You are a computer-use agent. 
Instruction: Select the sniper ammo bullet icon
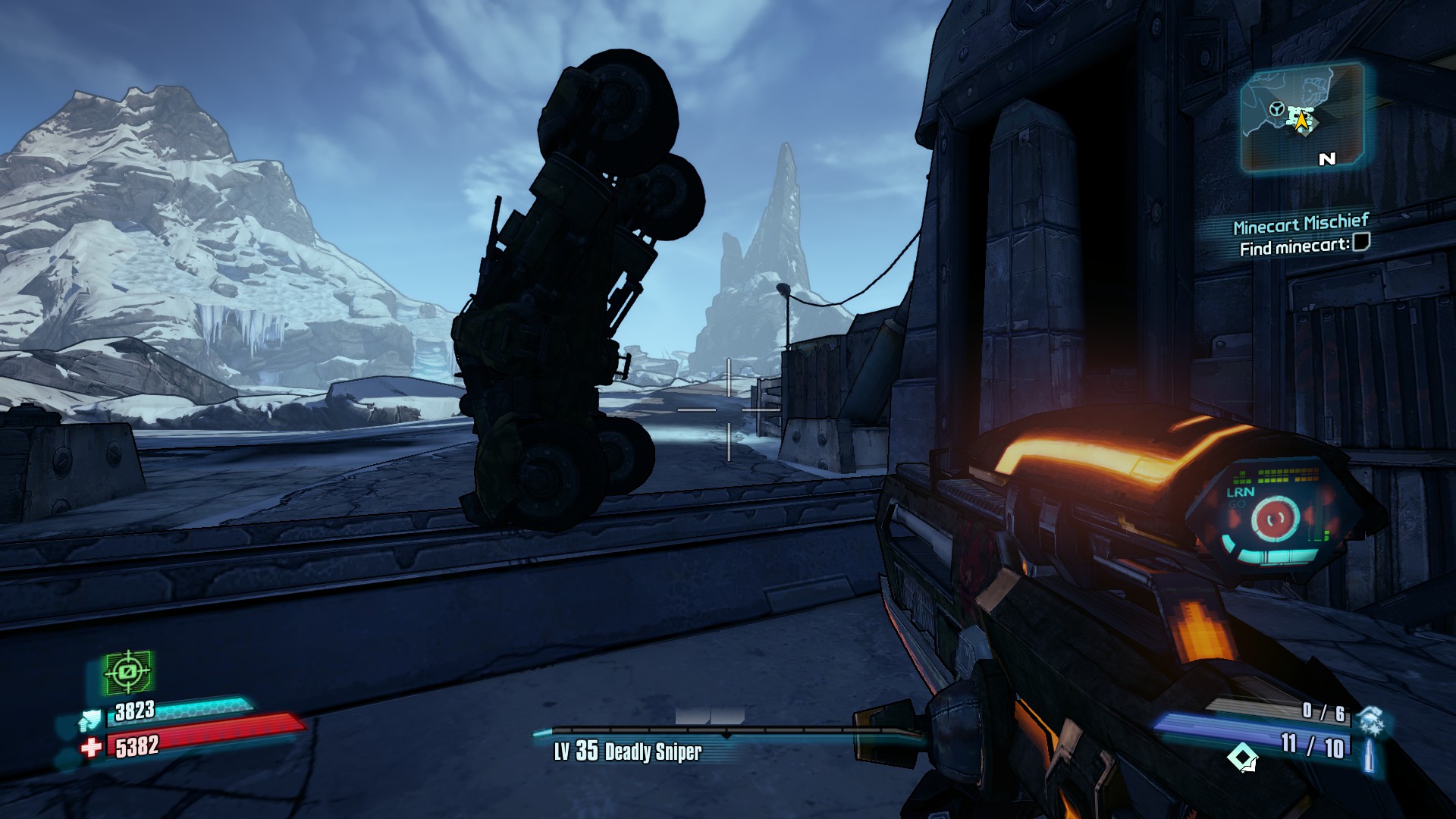coord(1369,755)
